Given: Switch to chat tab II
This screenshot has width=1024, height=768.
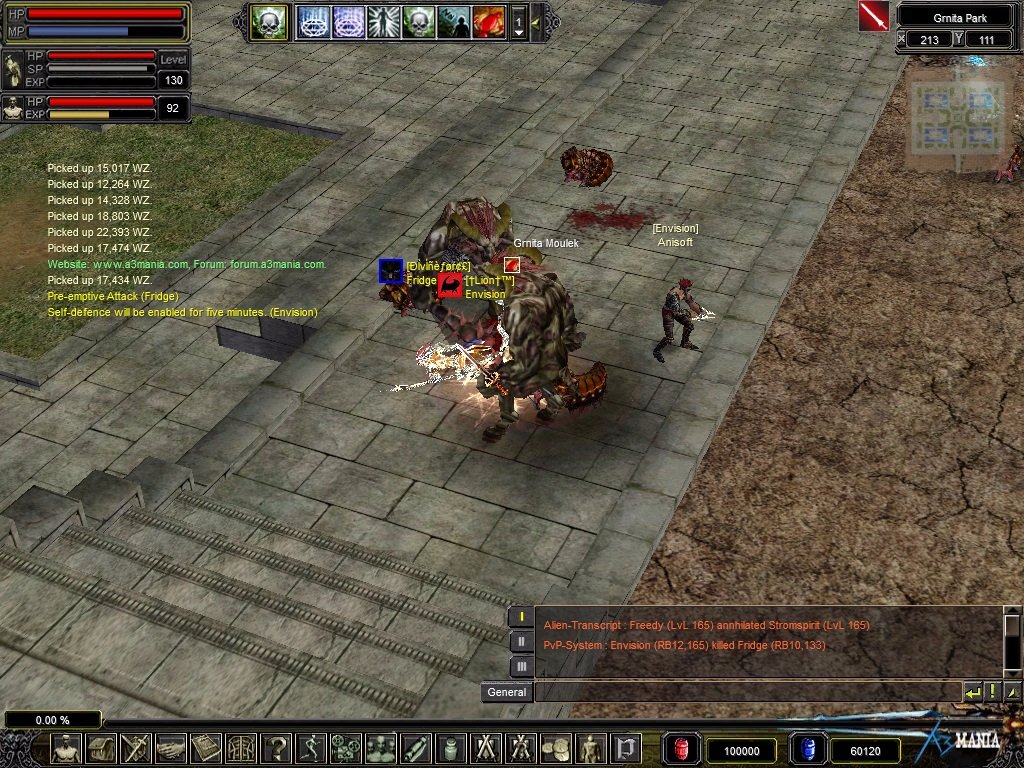Looking at the screenshot, I should coord(521,642).
